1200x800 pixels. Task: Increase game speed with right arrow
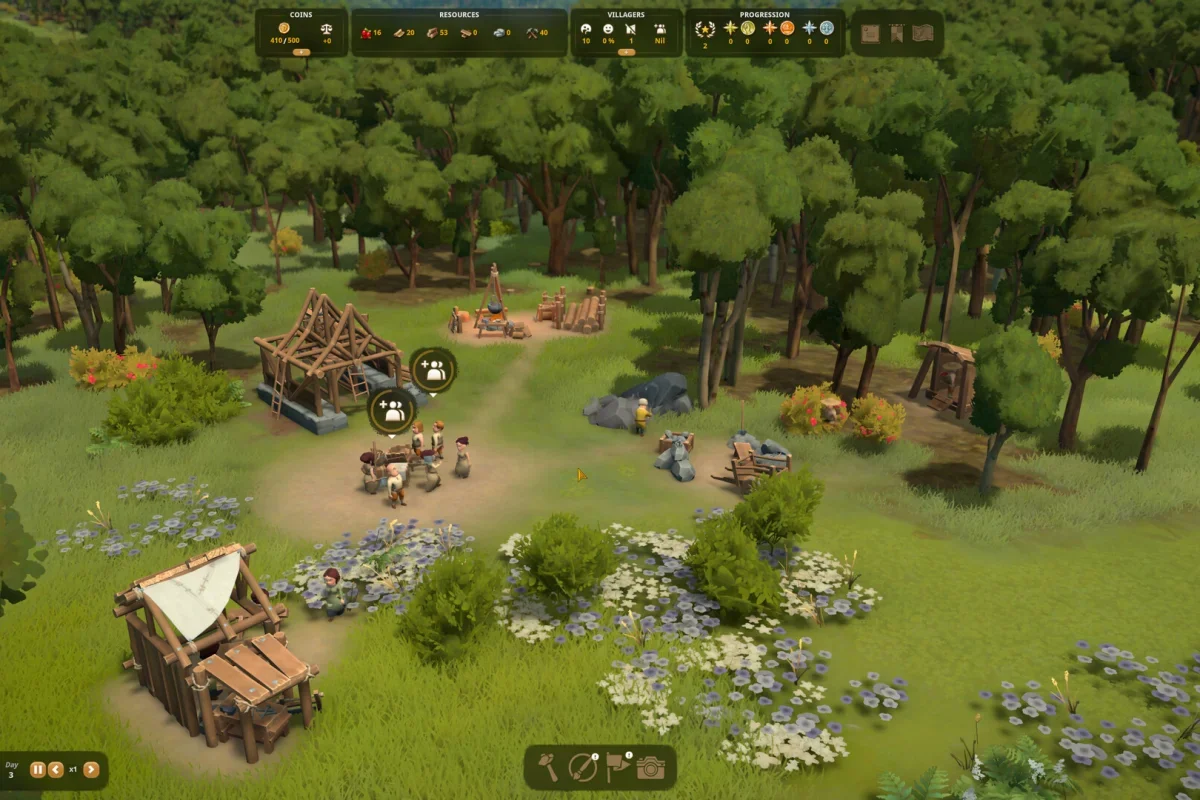click(x=91, y=769)
